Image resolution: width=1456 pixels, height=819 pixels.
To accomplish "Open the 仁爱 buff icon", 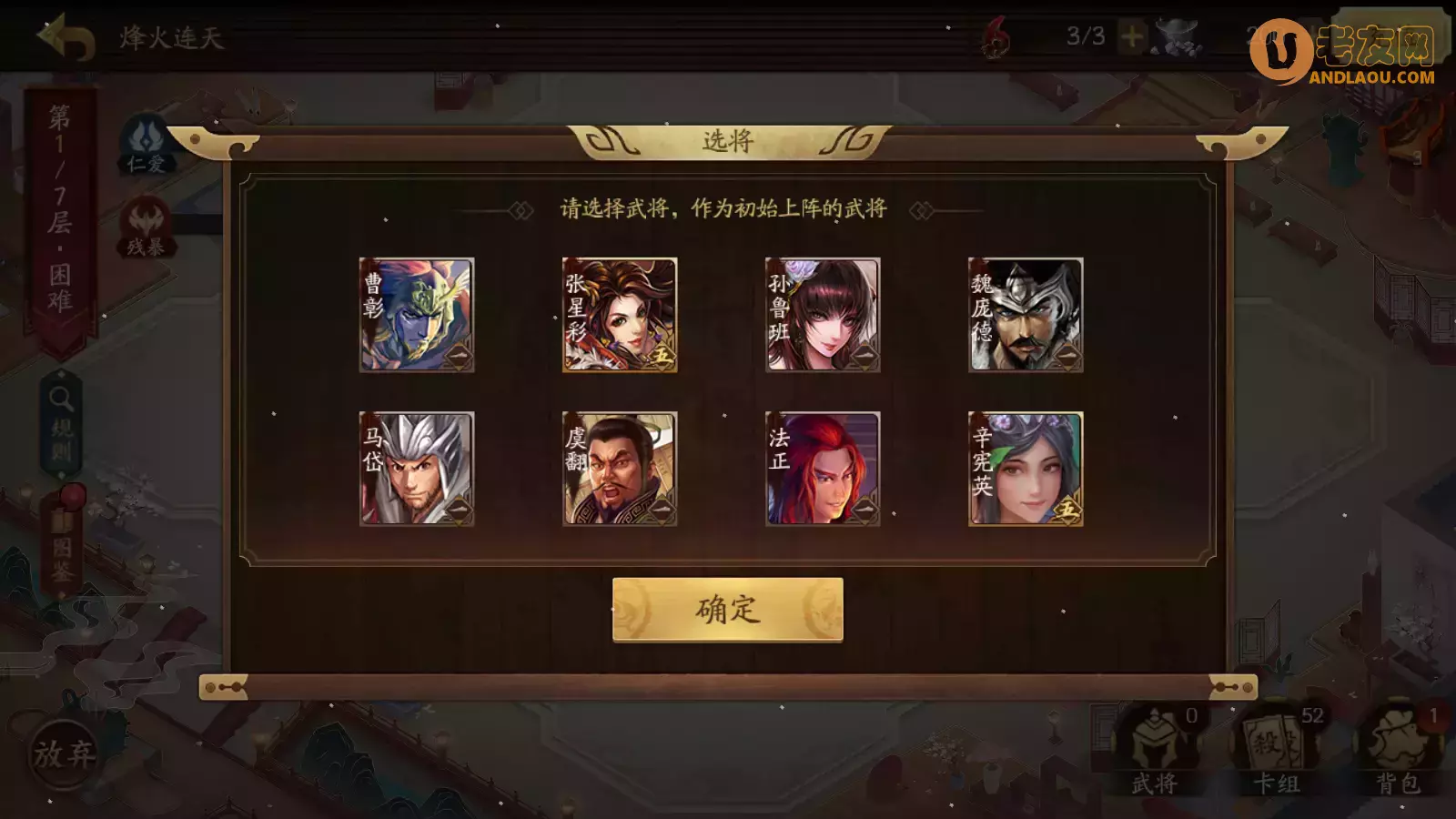I will (x=148, y=141).
